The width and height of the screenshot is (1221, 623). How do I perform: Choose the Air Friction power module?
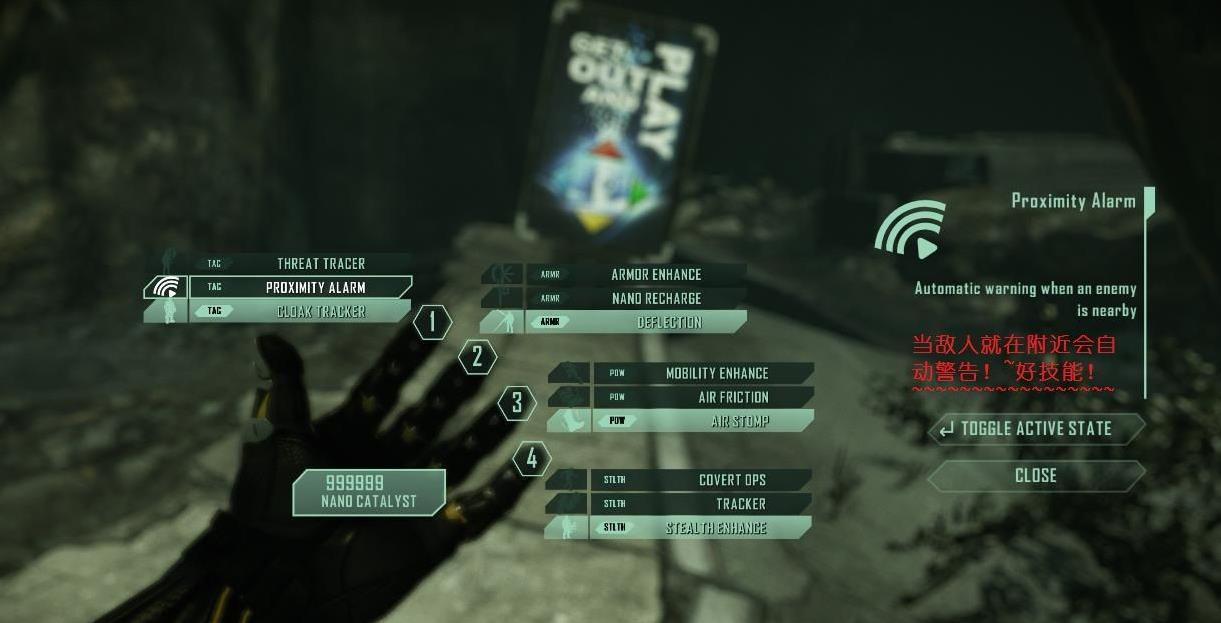click(x=732, y=398)
